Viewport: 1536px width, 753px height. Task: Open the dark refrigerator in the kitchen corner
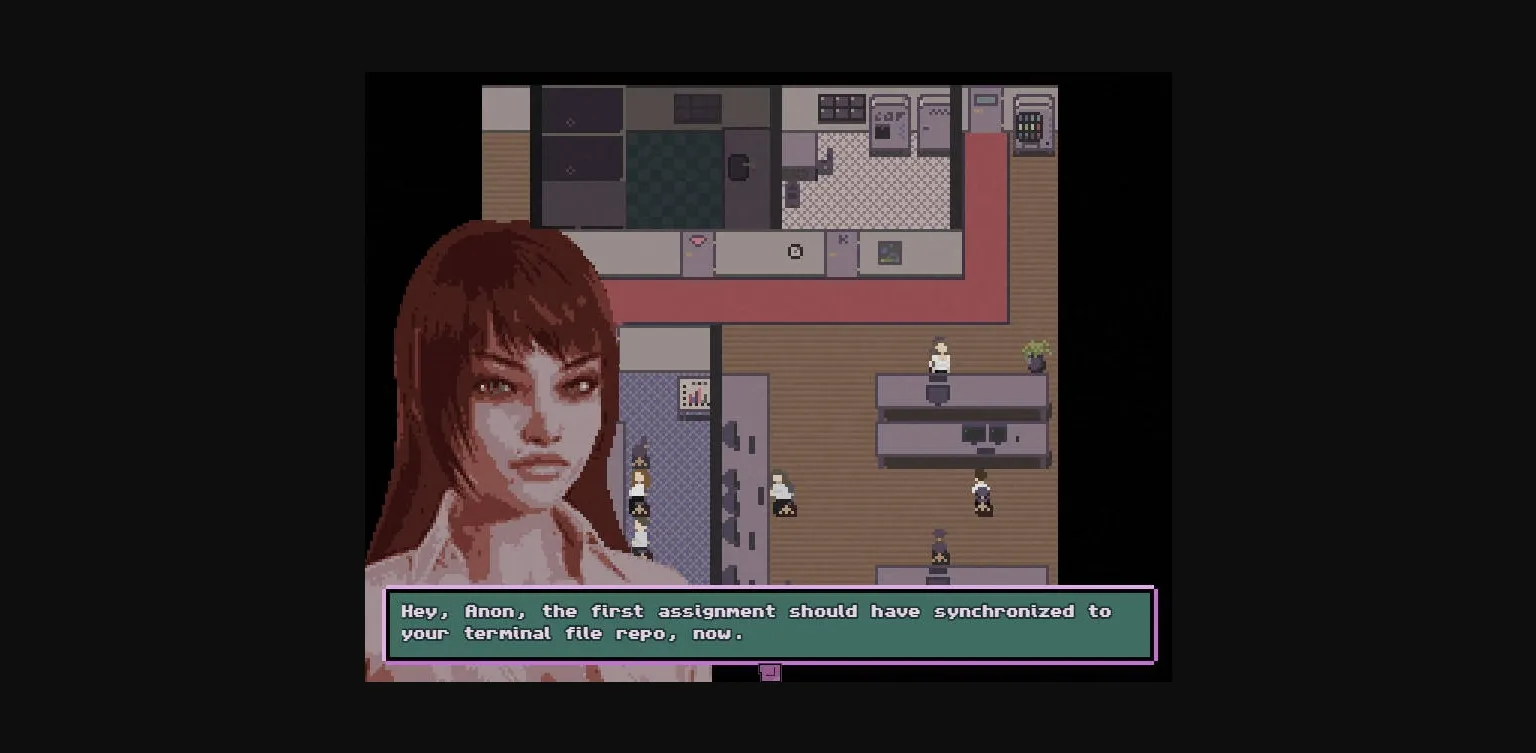(740, 168)
